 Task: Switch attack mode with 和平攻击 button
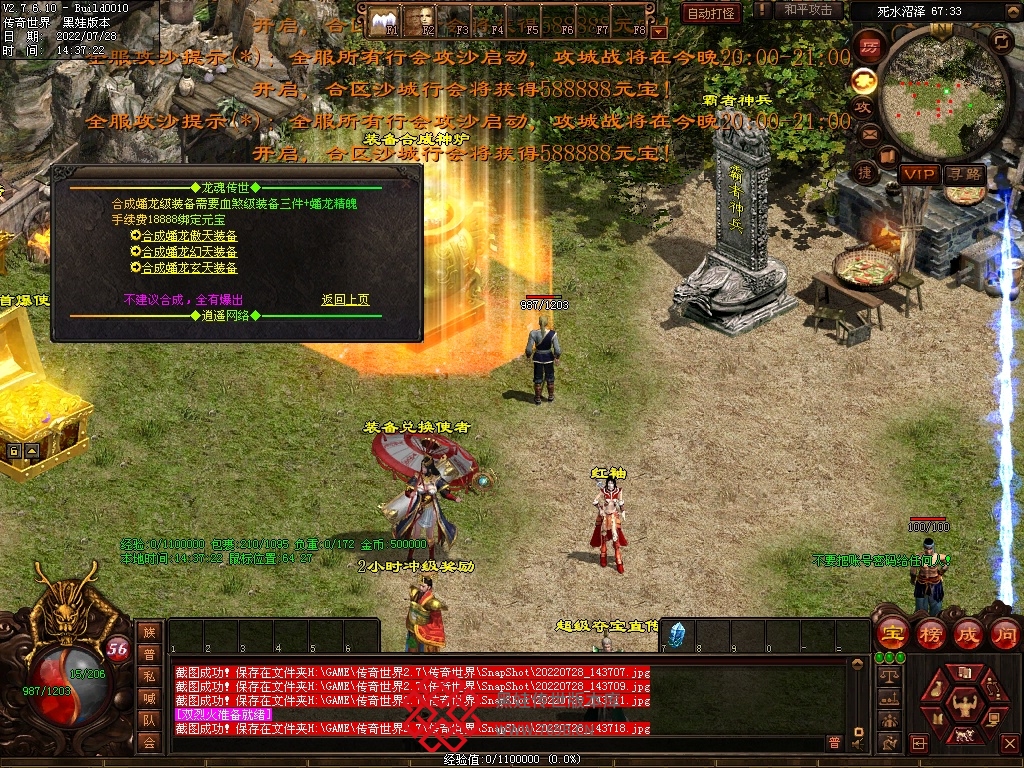(808, 11)
